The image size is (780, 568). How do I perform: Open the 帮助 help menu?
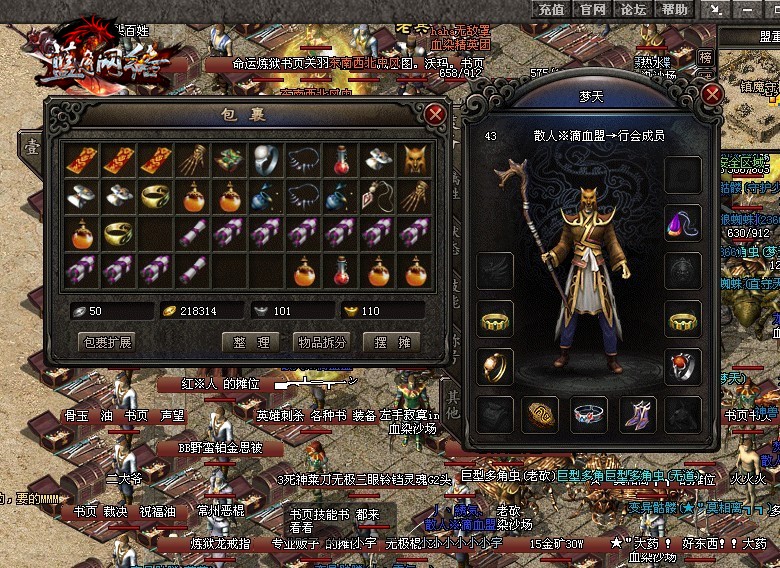[x=674, y=9]
